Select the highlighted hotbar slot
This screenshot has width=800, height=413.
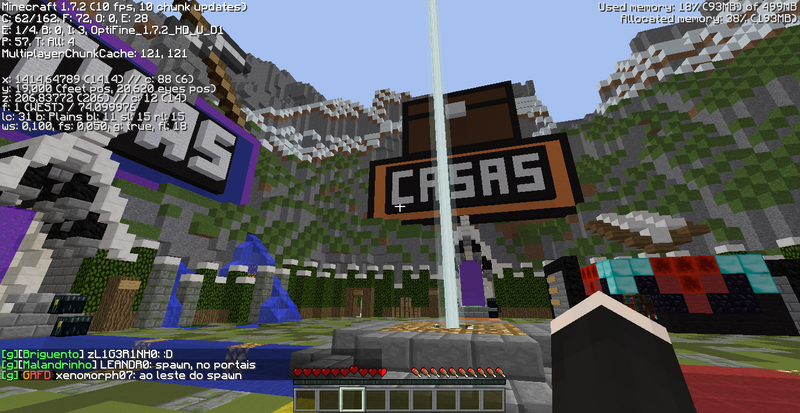point(351,398)
